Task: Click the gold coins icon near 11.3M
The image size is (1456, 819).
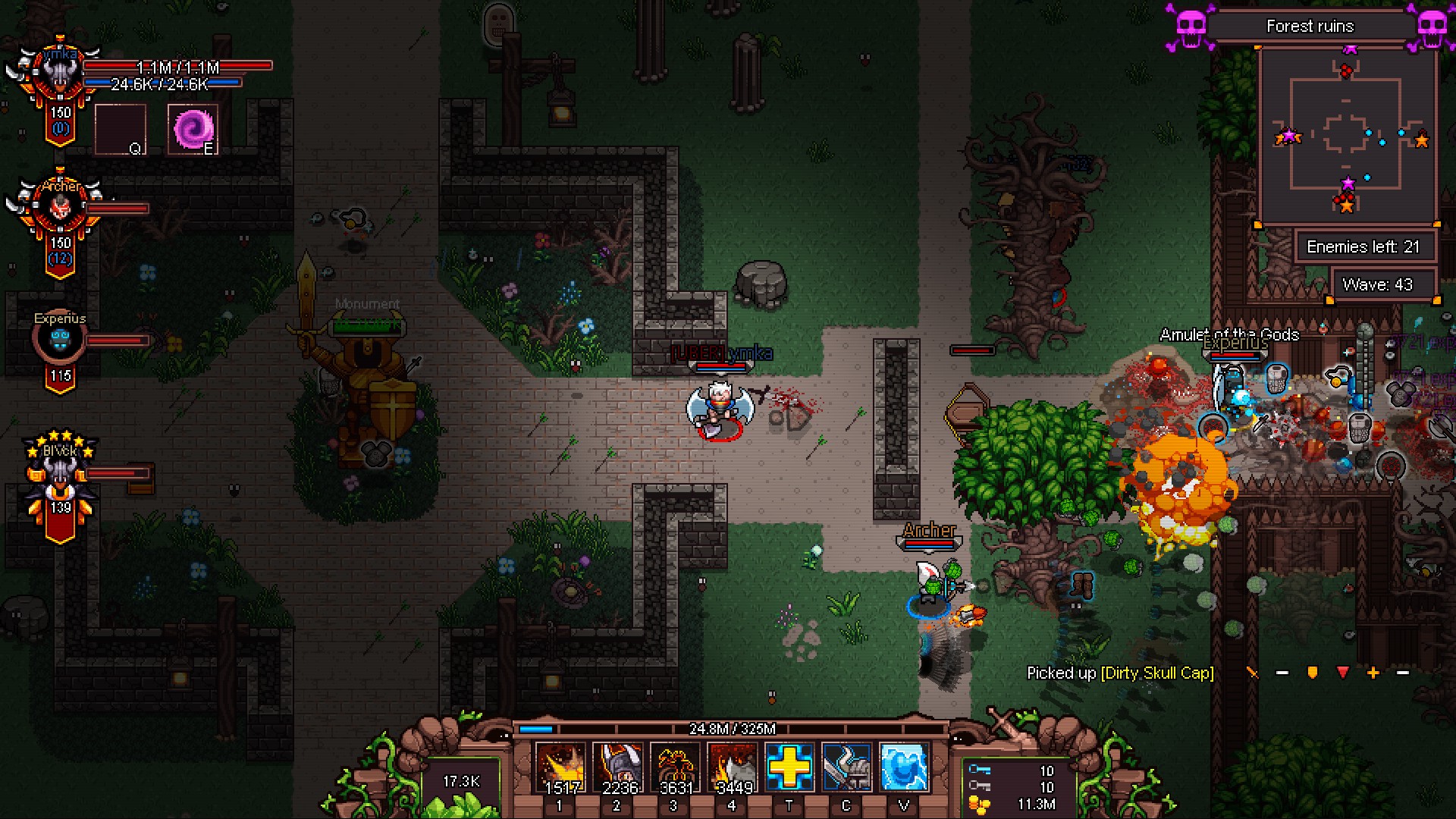Action: point(980,804)
